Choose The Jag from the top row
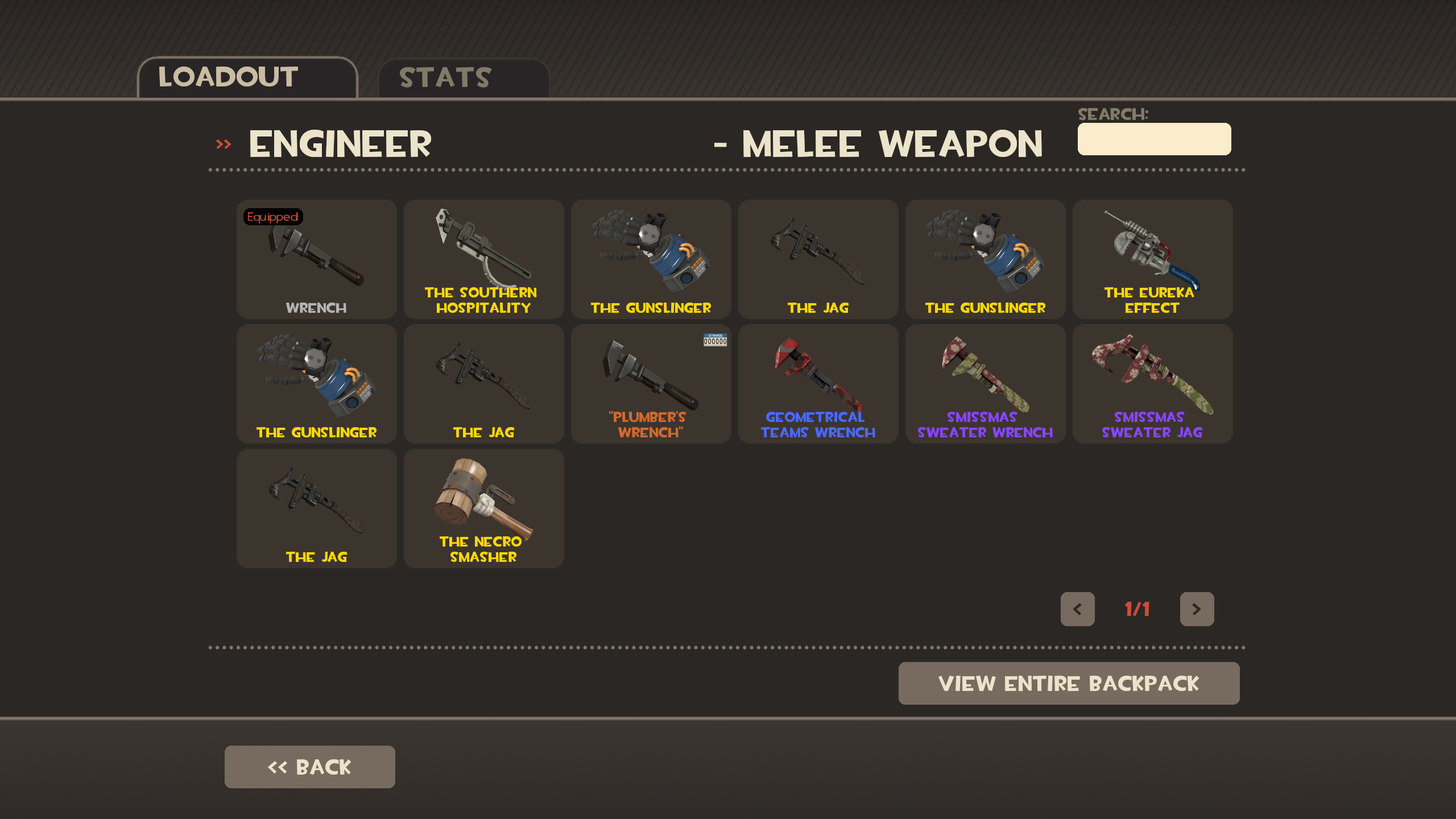 pos(817,259)
